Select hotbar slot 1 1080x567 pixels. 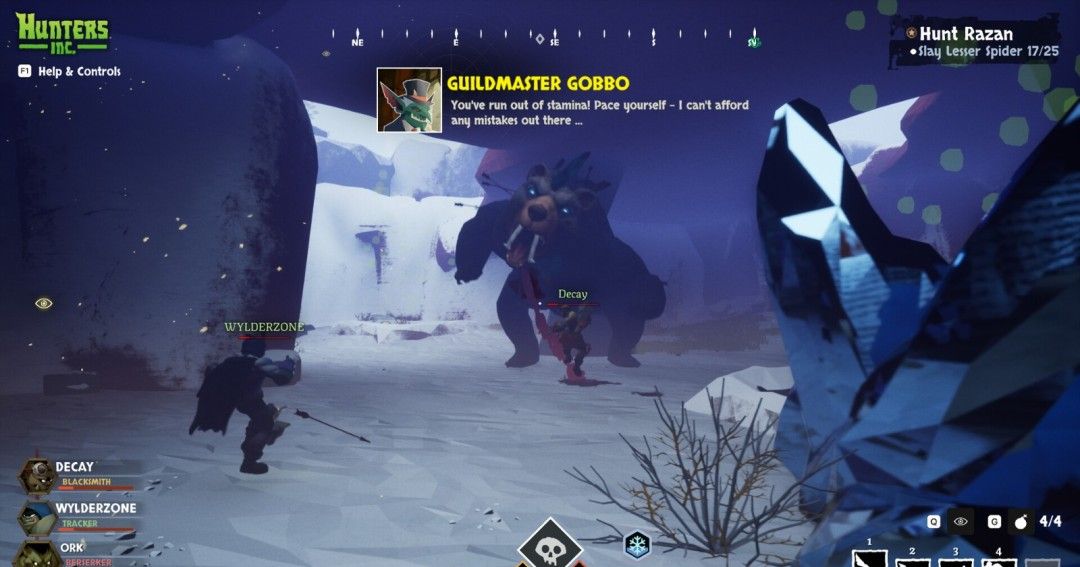point(870,557)
